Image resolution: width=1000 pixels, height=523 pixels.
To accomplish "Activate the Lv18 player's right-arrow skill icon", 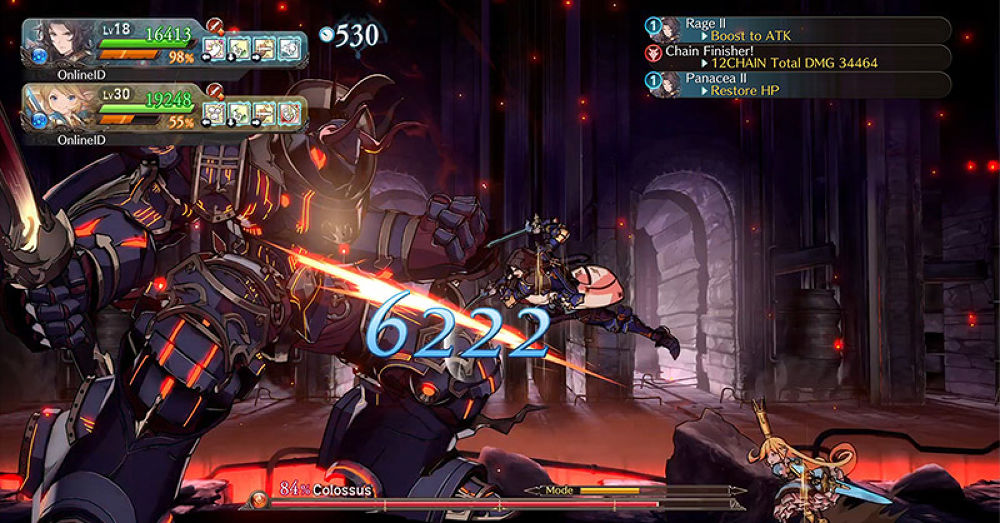I will pos(264,47).
